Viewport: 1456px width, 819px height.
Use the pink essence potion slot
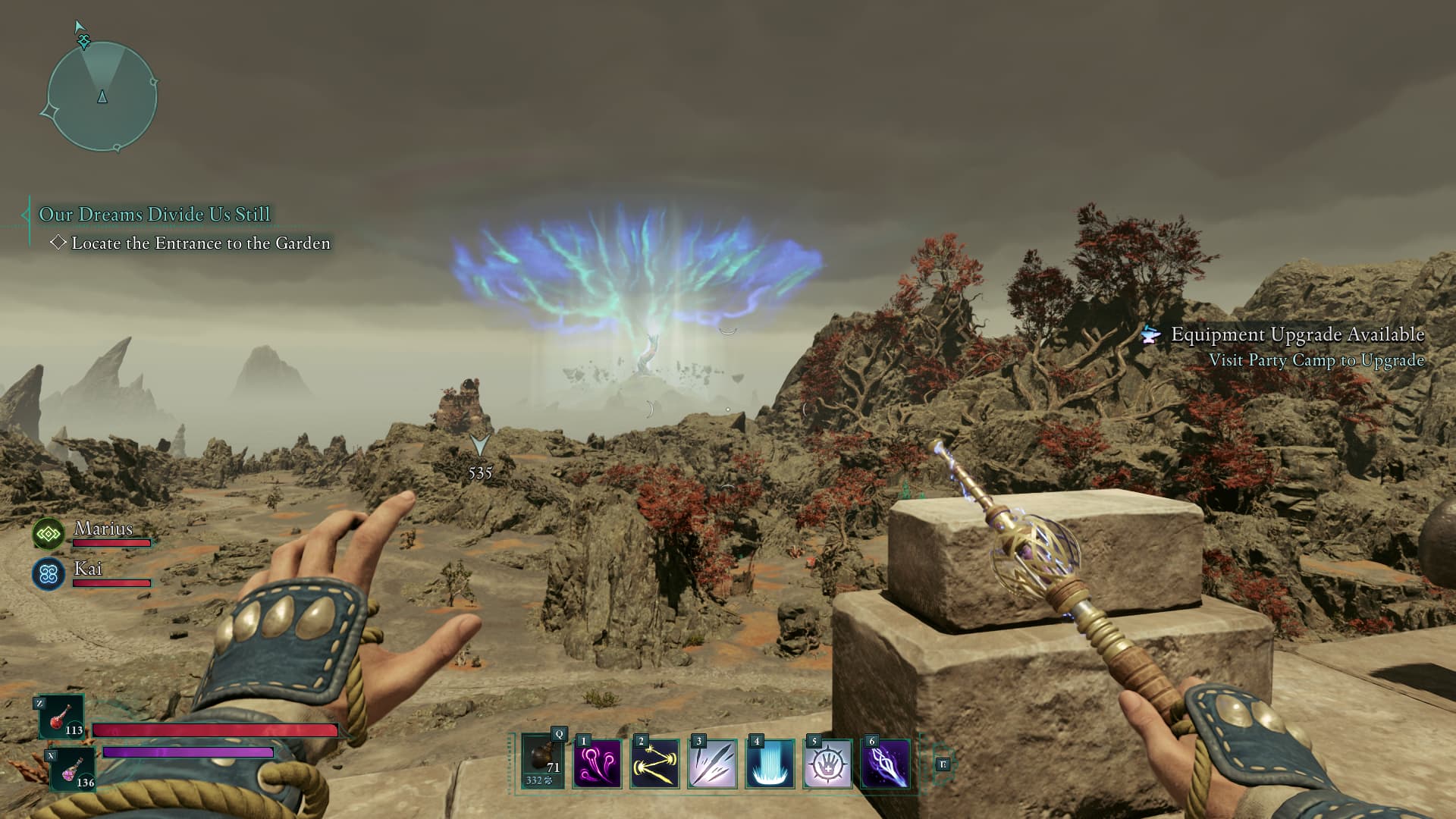pyautogui.click(x=73, y=769)
